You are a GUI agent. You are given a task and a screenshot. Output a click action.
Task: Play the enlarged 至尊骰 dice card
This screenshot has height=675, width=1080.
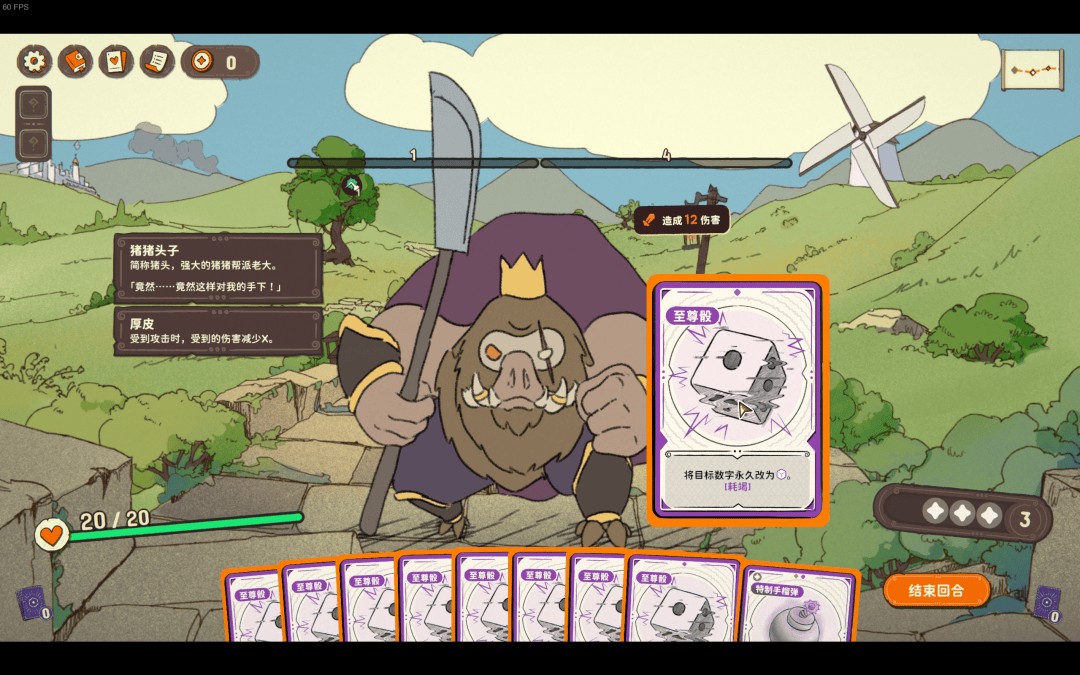click(738, 400)
